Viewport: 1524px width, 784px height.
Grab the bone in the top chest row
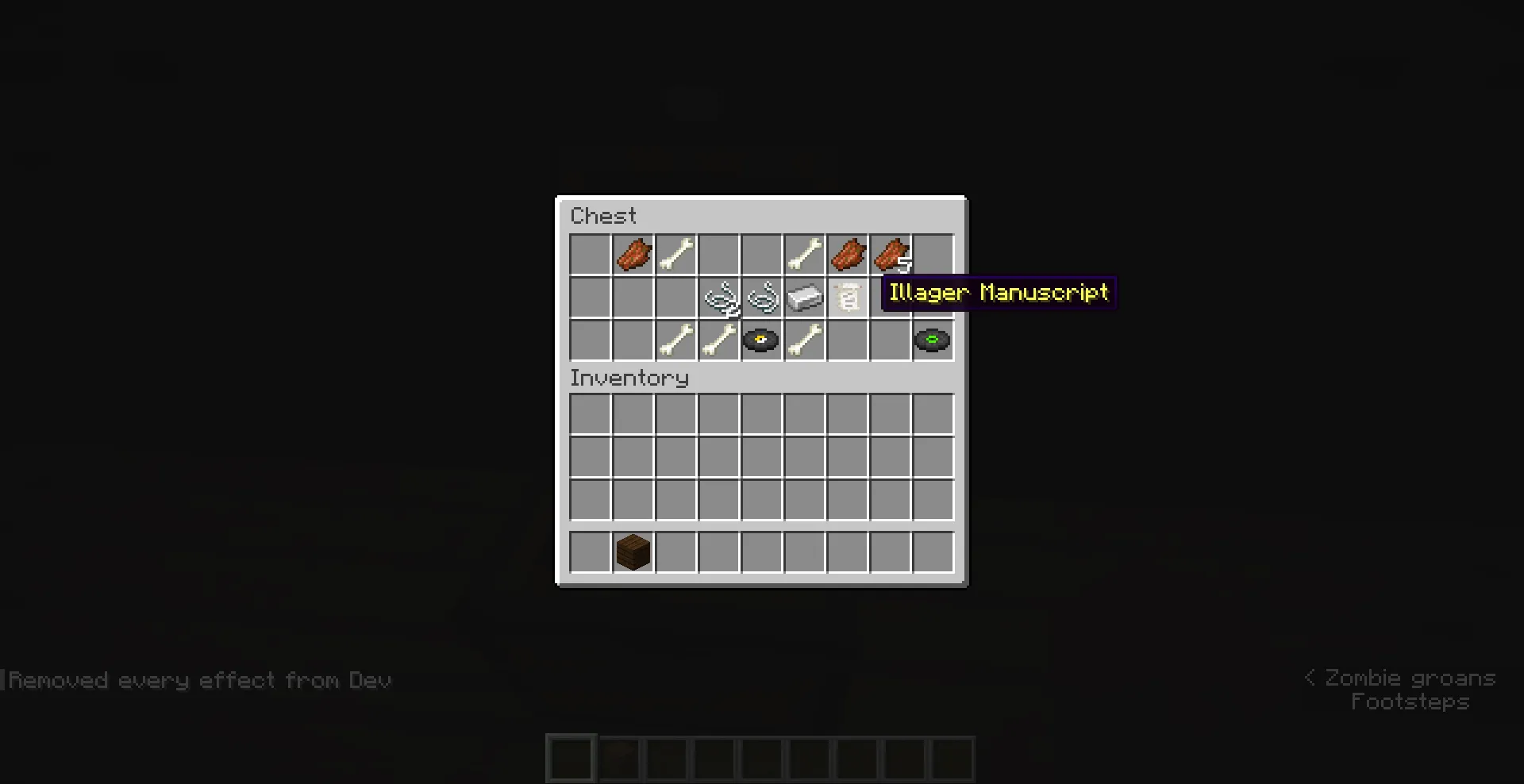click(x=675, y=255)
